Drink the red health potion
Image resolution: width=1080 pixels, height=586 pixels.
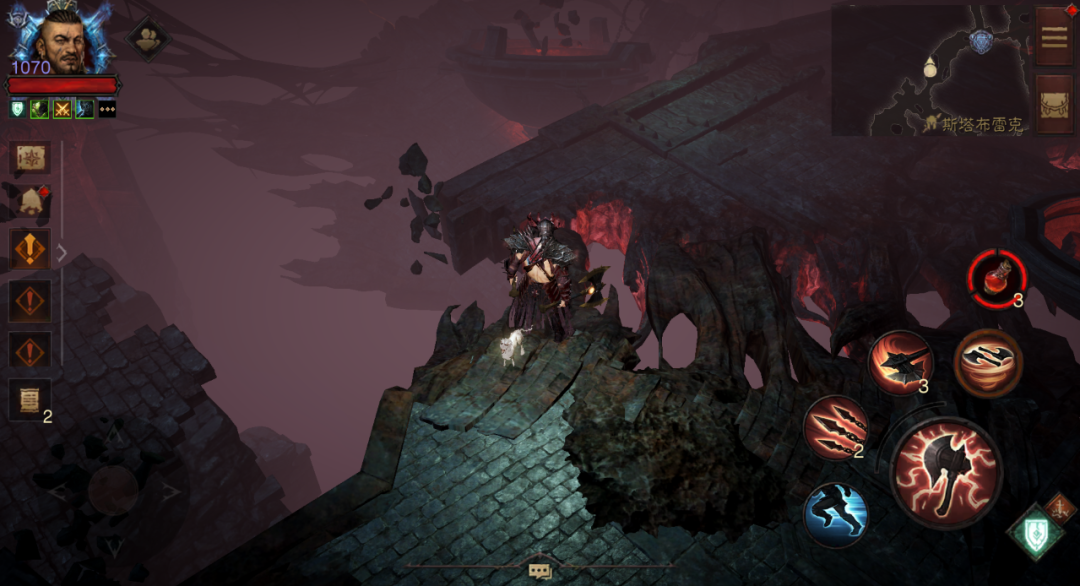996,279
